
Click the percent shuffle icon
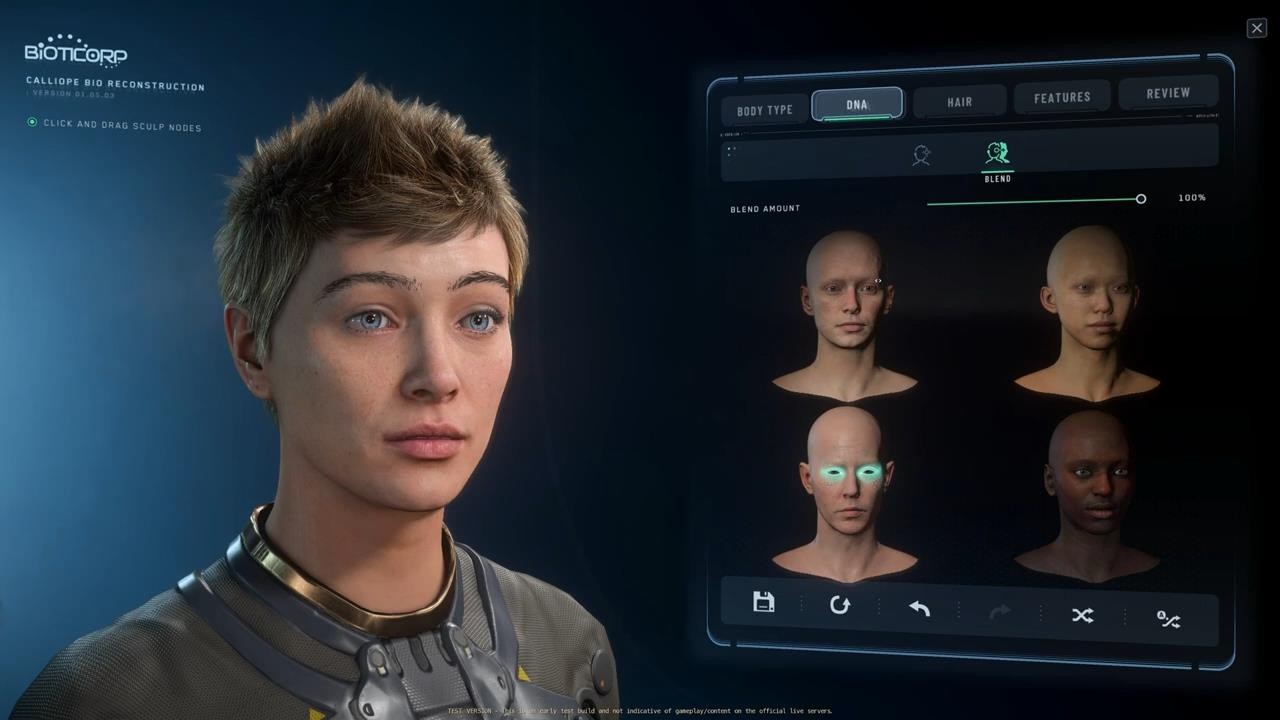[x=1168, y=619]
